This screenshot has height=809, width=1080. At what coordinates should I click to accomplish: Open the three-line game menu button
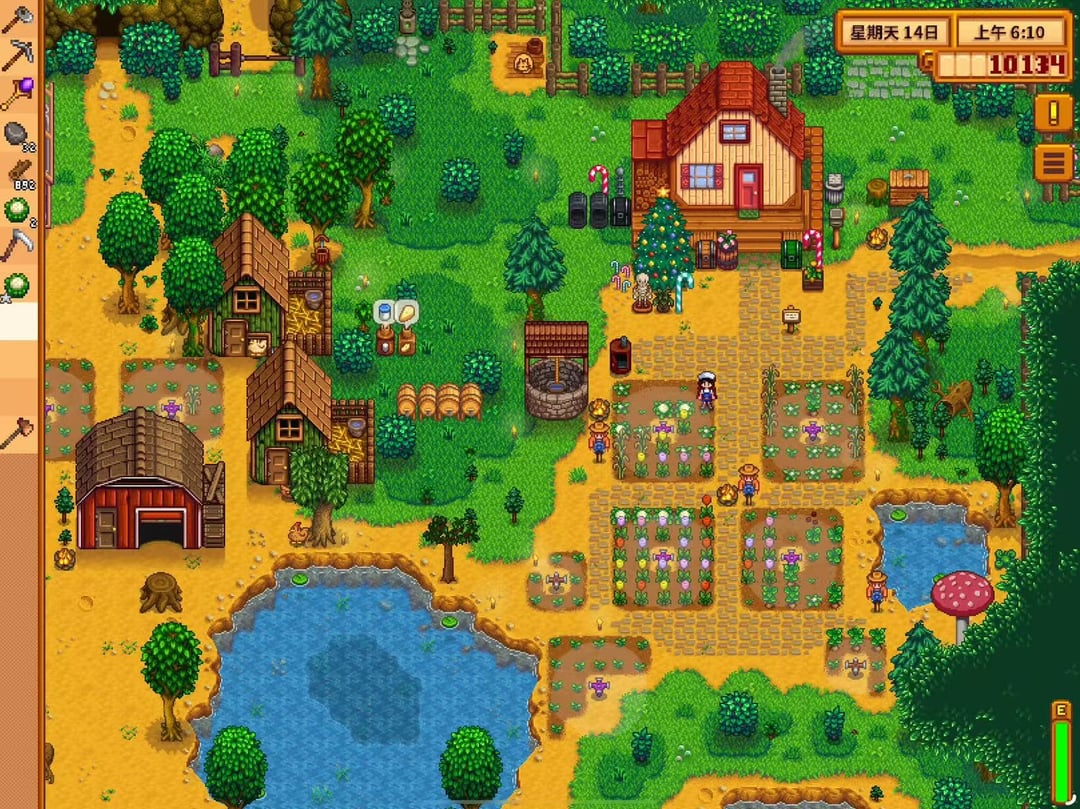point(1053,162)
